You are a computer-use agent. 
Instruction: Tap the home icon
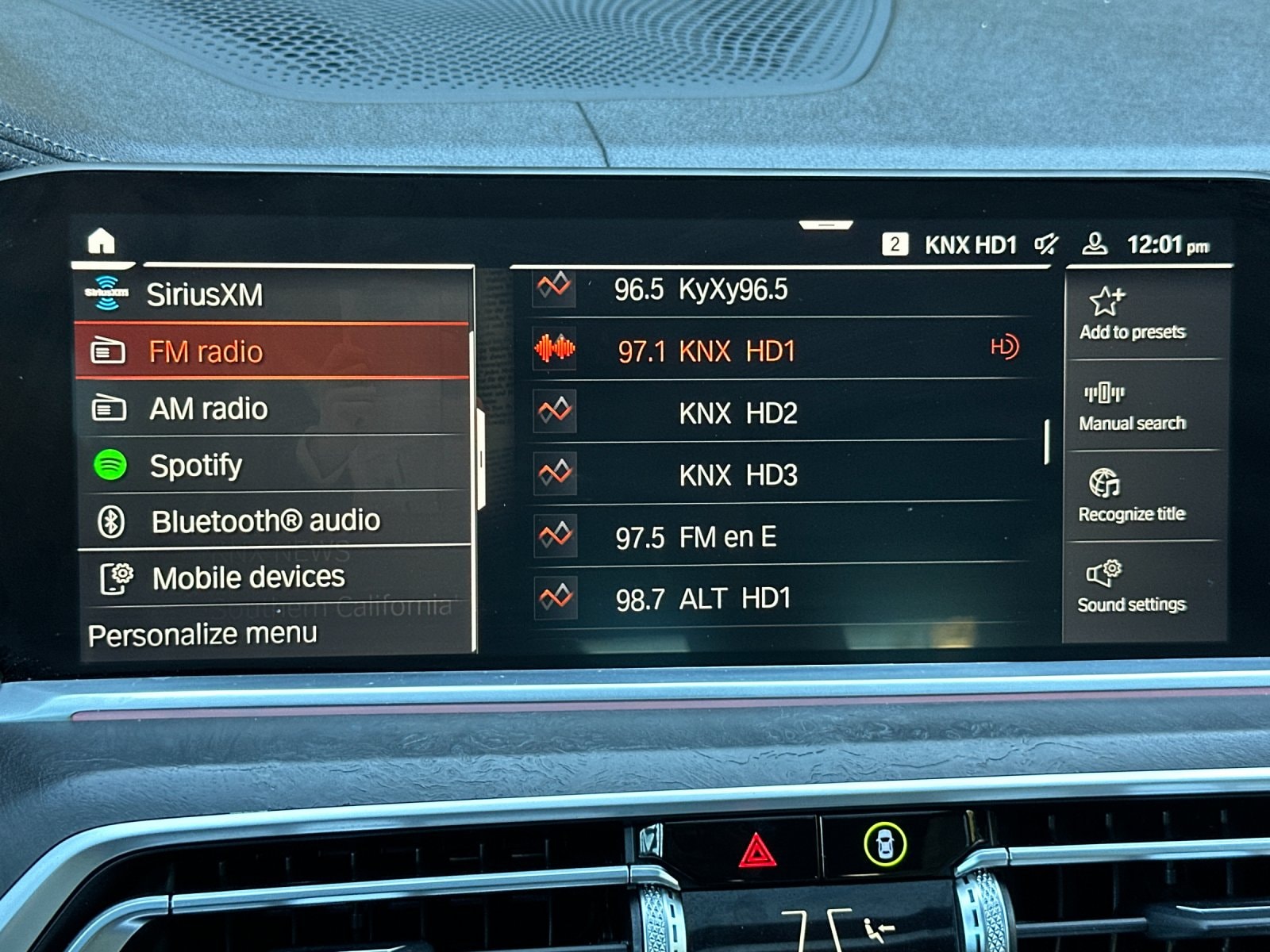tap(102, 238)
